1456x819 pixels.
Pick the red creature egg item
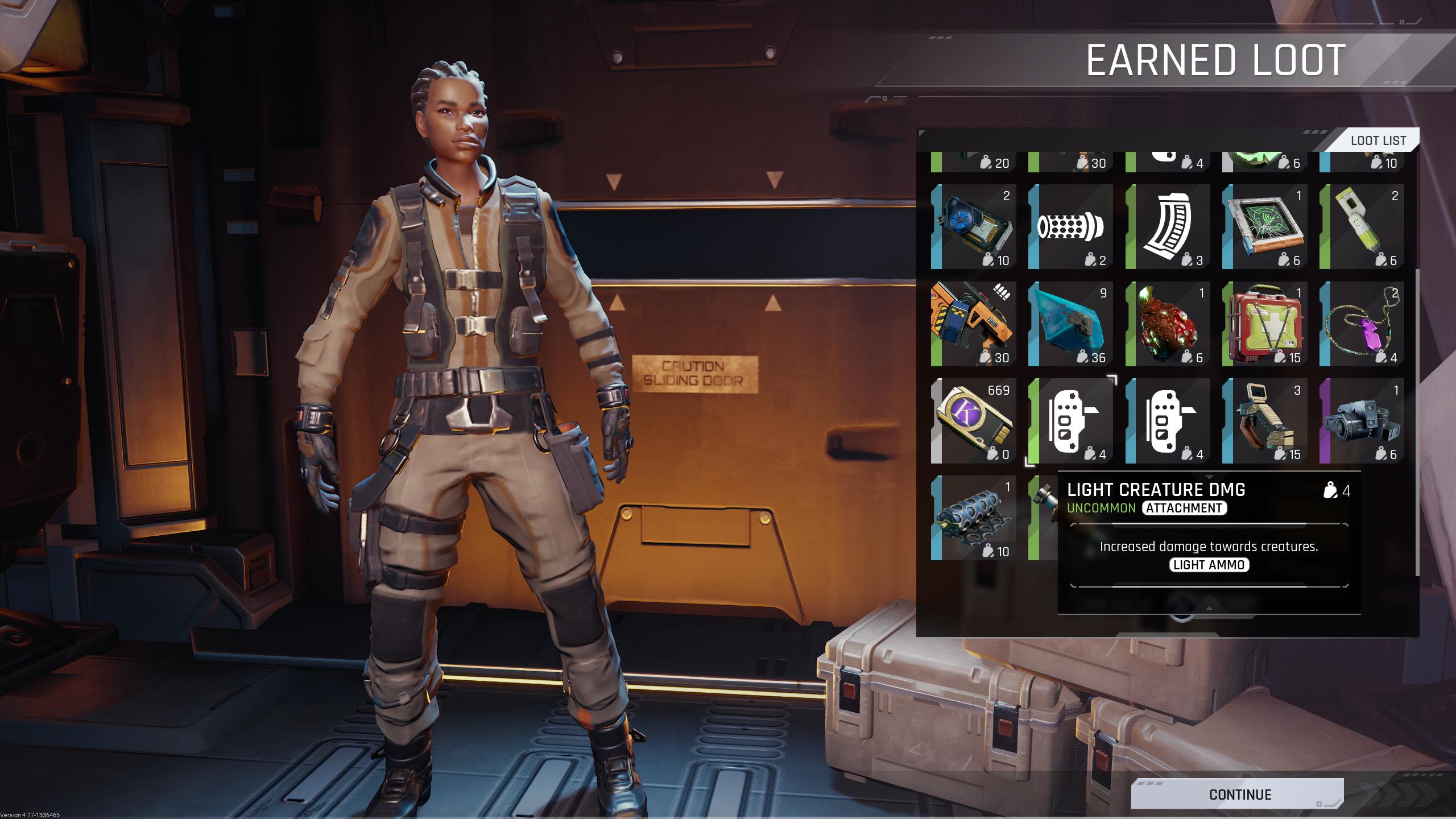1168,324
